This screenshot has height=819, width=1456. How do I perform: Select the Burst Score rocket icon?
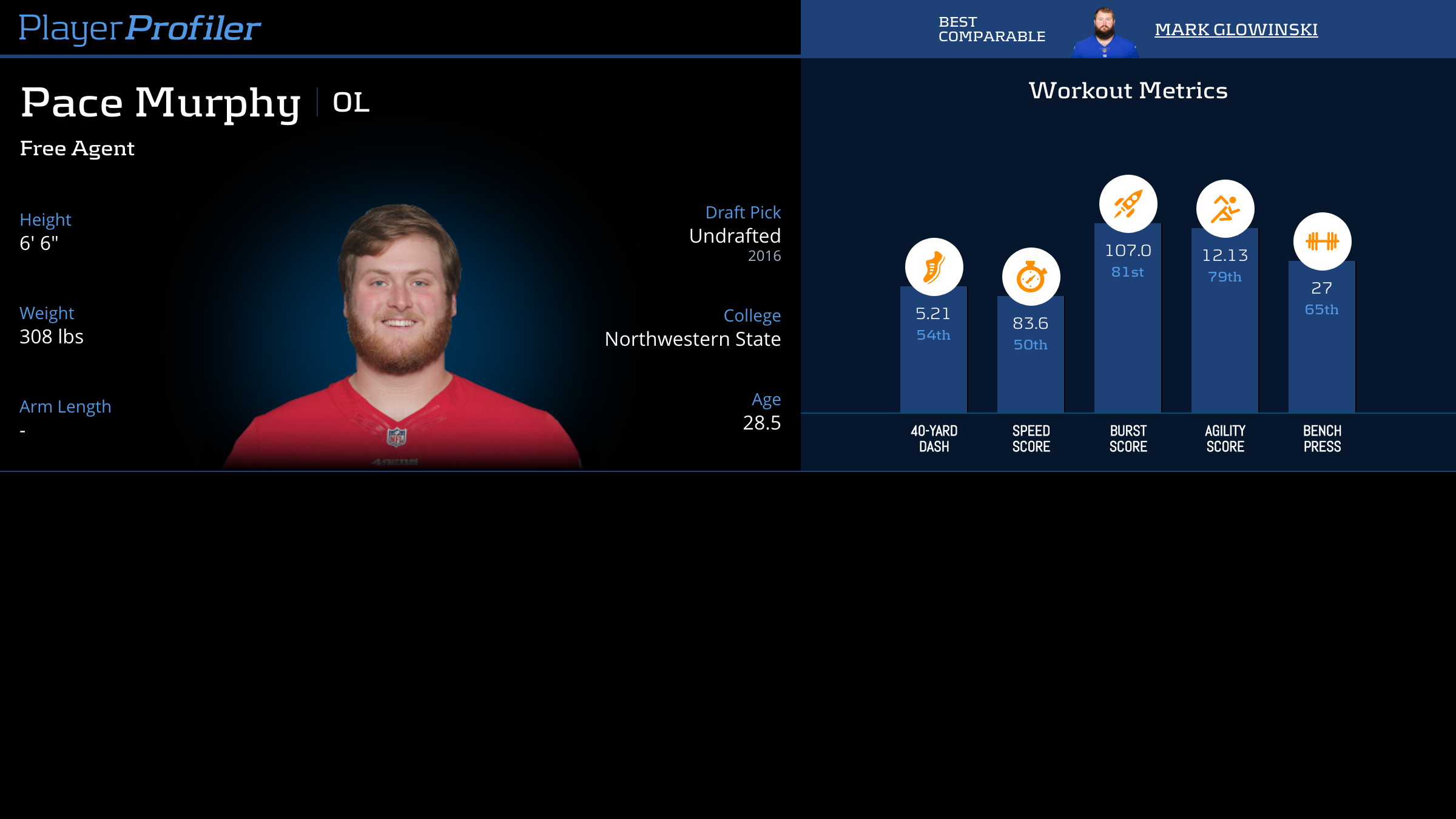(x=1128, y=204)
